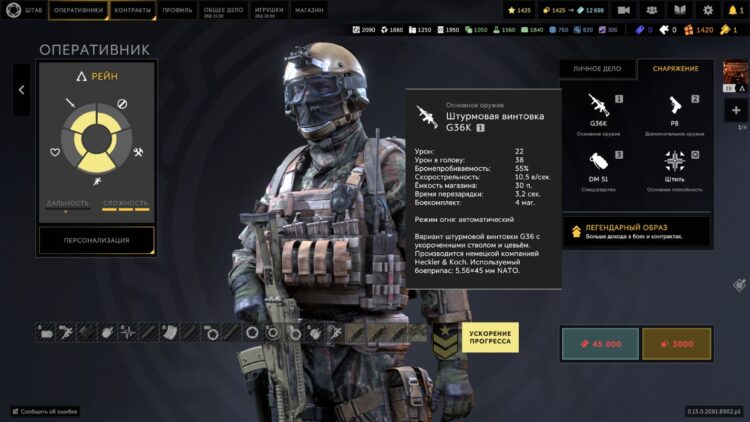Switch to the Личное дело tab
This screenshot has width=750, height=422.
(x=598, y=69)
